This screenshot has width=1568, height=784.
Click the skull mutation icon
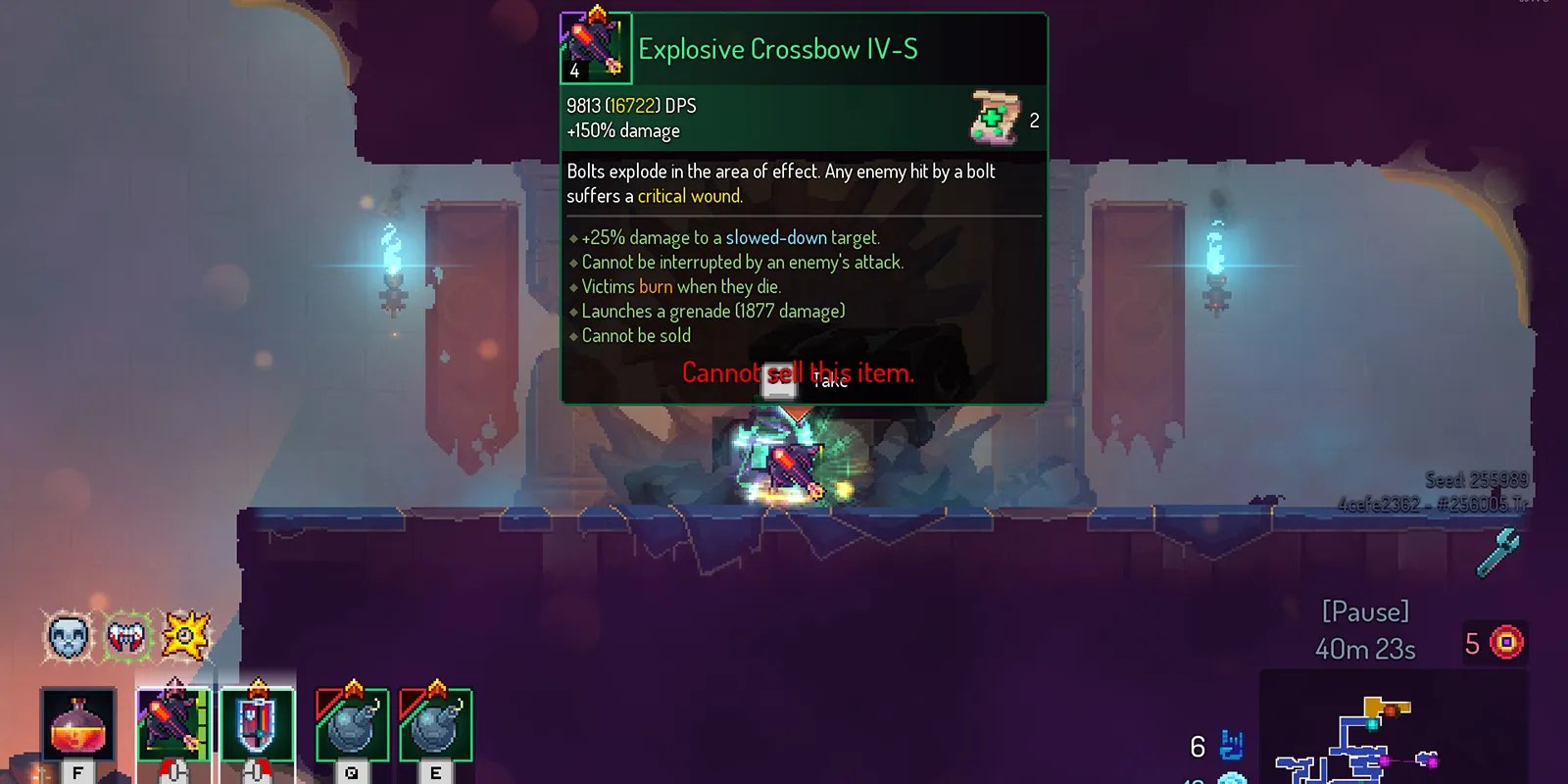(x=67, y=637)
